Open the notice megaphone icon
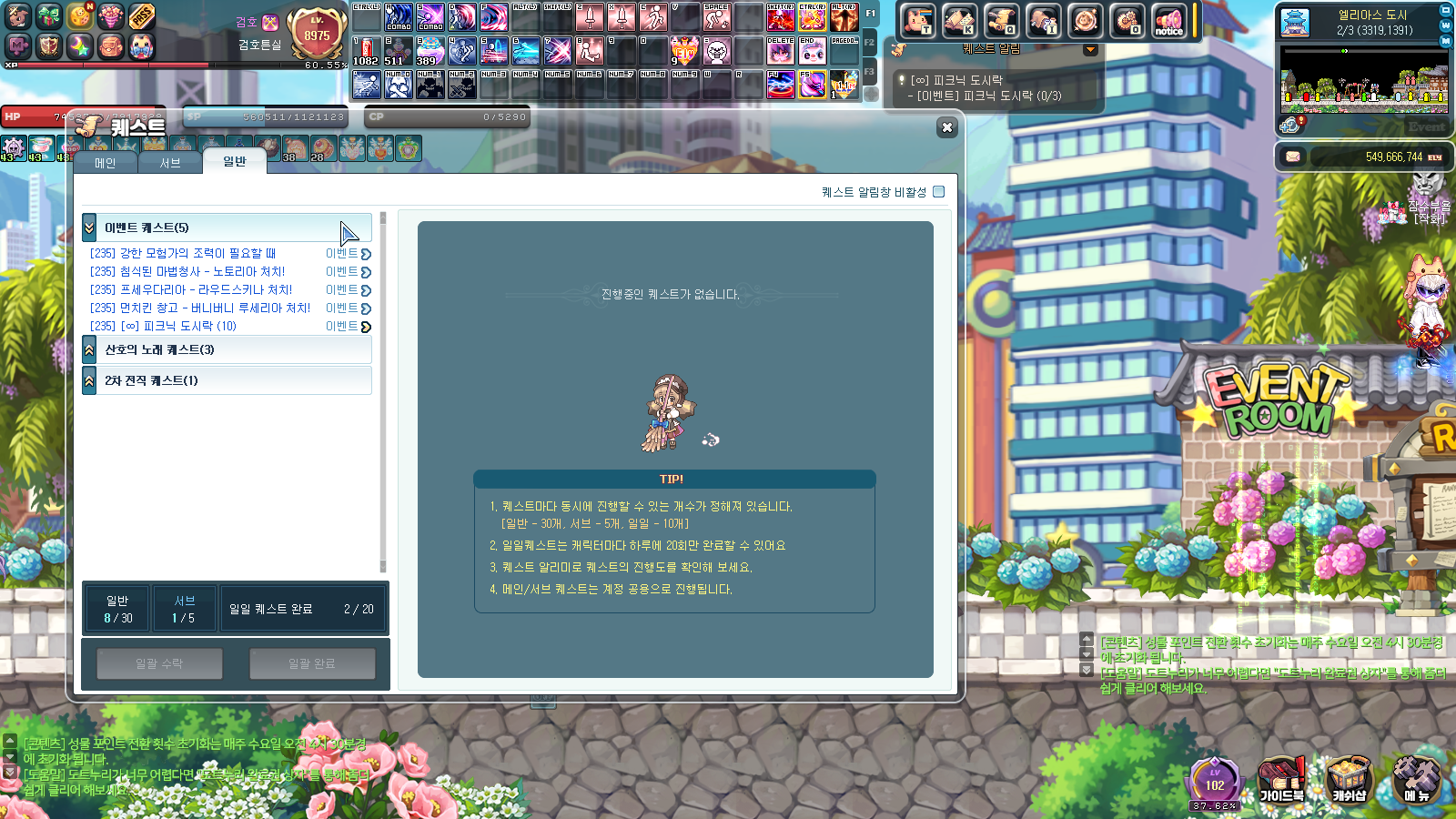Screen dimensions: 1456x819 point(1168,21)
